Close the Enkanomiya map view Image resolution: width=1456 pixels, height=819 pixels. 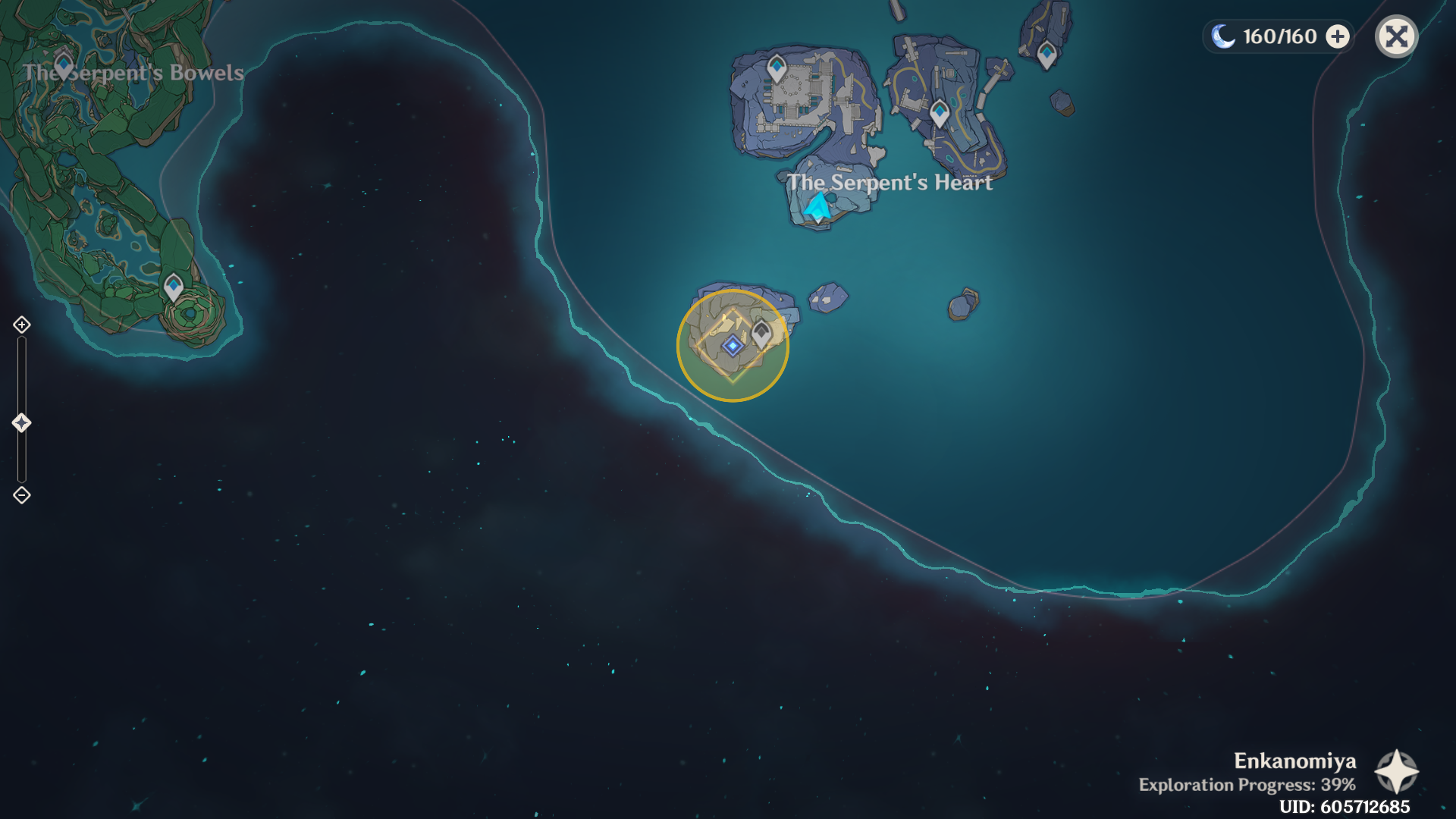(x=1396, y=36)
